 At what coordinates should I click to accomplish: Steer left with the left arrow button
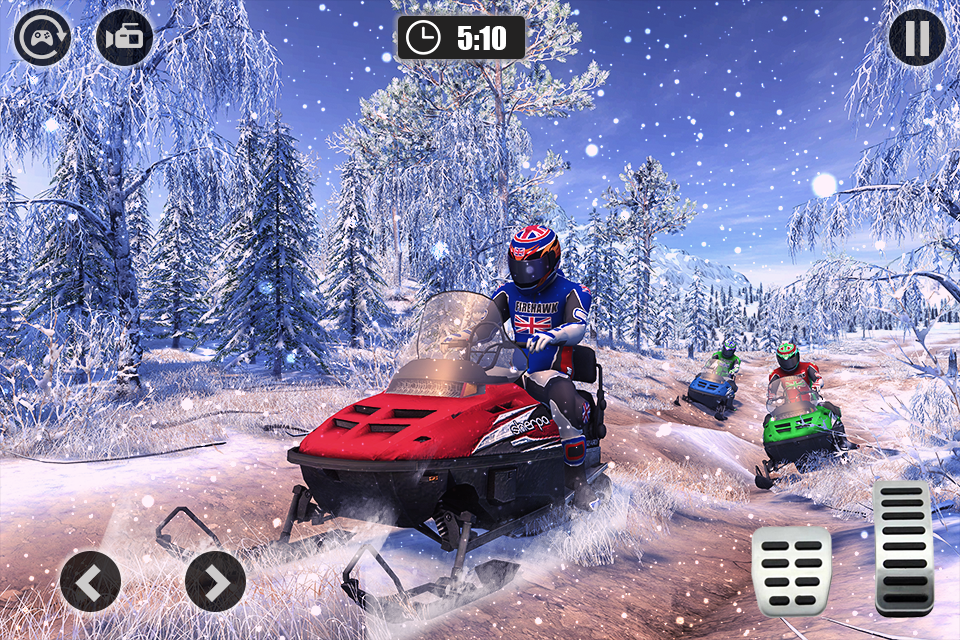click(x=90, y=581)
